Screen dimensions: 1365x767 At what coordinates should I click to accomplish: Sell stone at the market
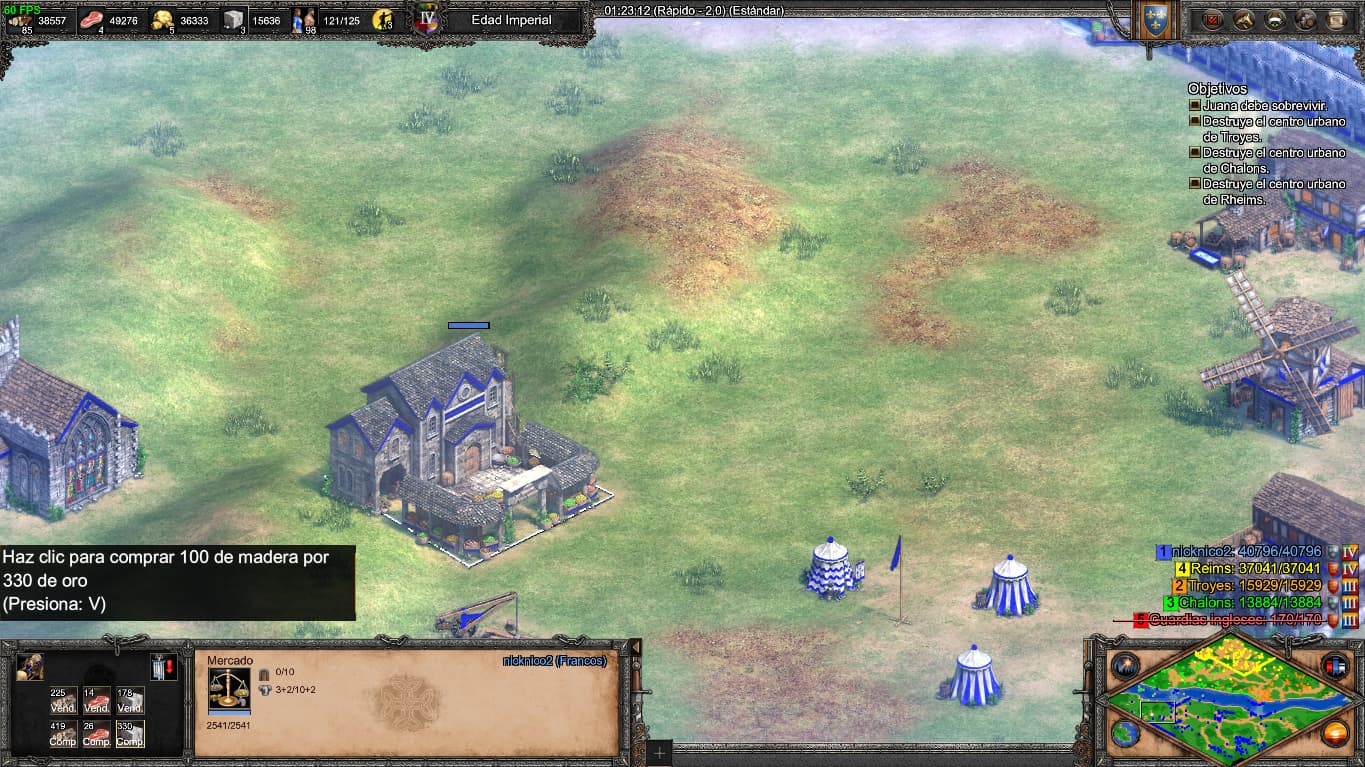coord(130,700)
